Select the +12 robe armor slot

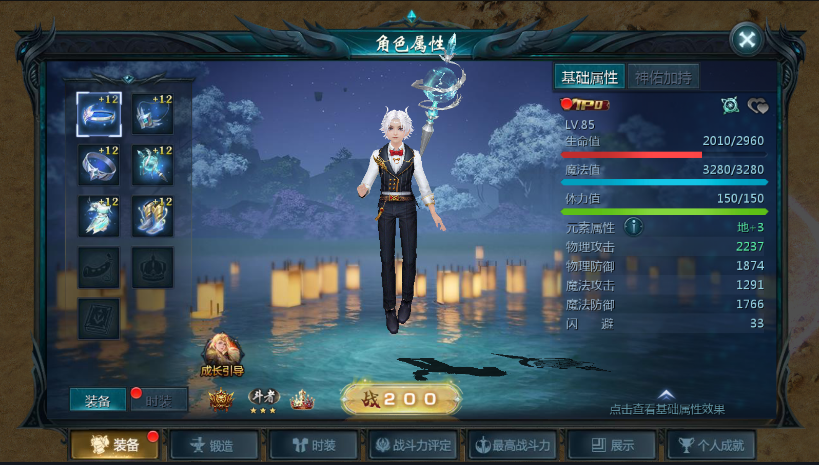(x=99, y=216)
